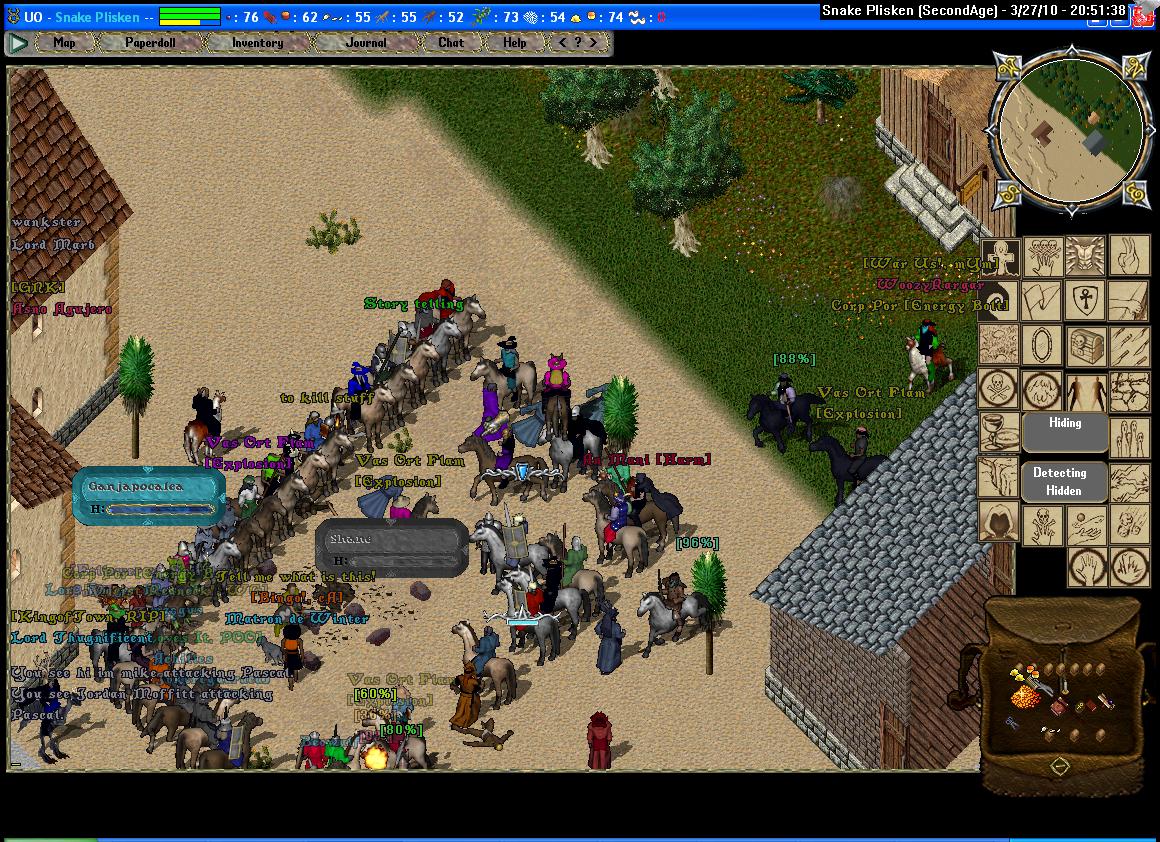Open the Inventory from the menu bar
1160x842 pixels.
tap(257, 43)
